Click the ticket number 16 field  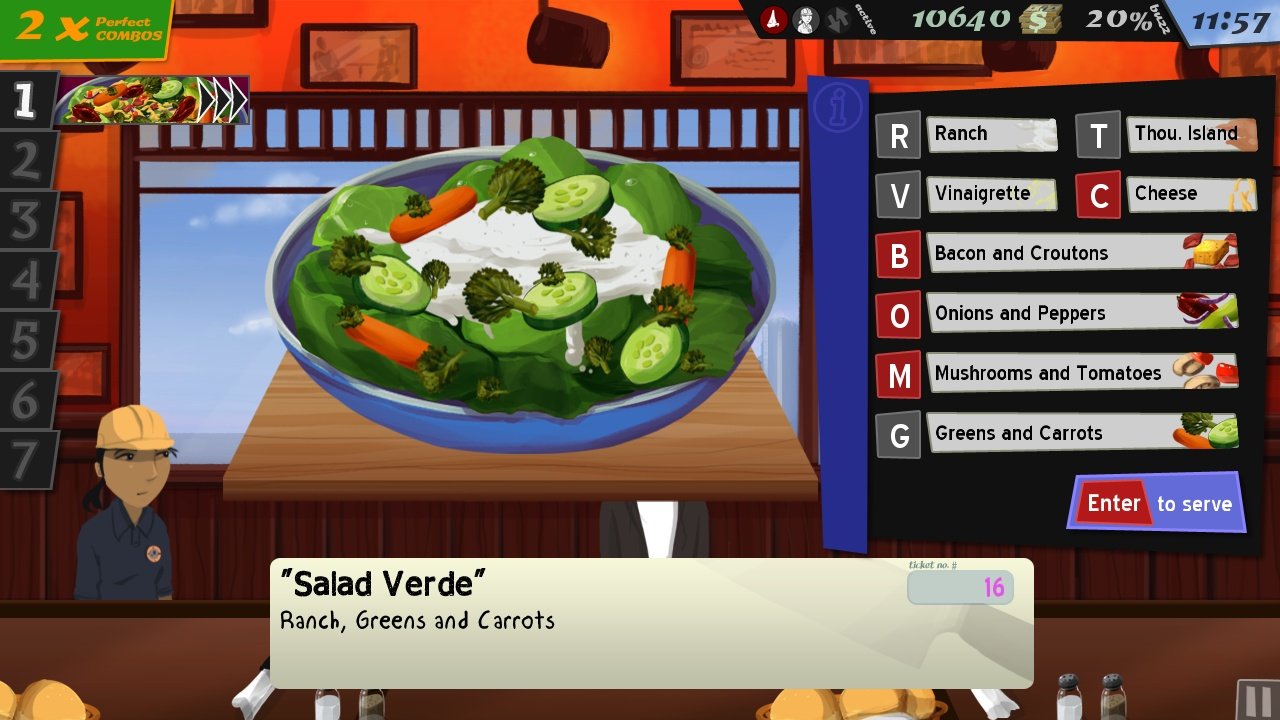point(960,588)
